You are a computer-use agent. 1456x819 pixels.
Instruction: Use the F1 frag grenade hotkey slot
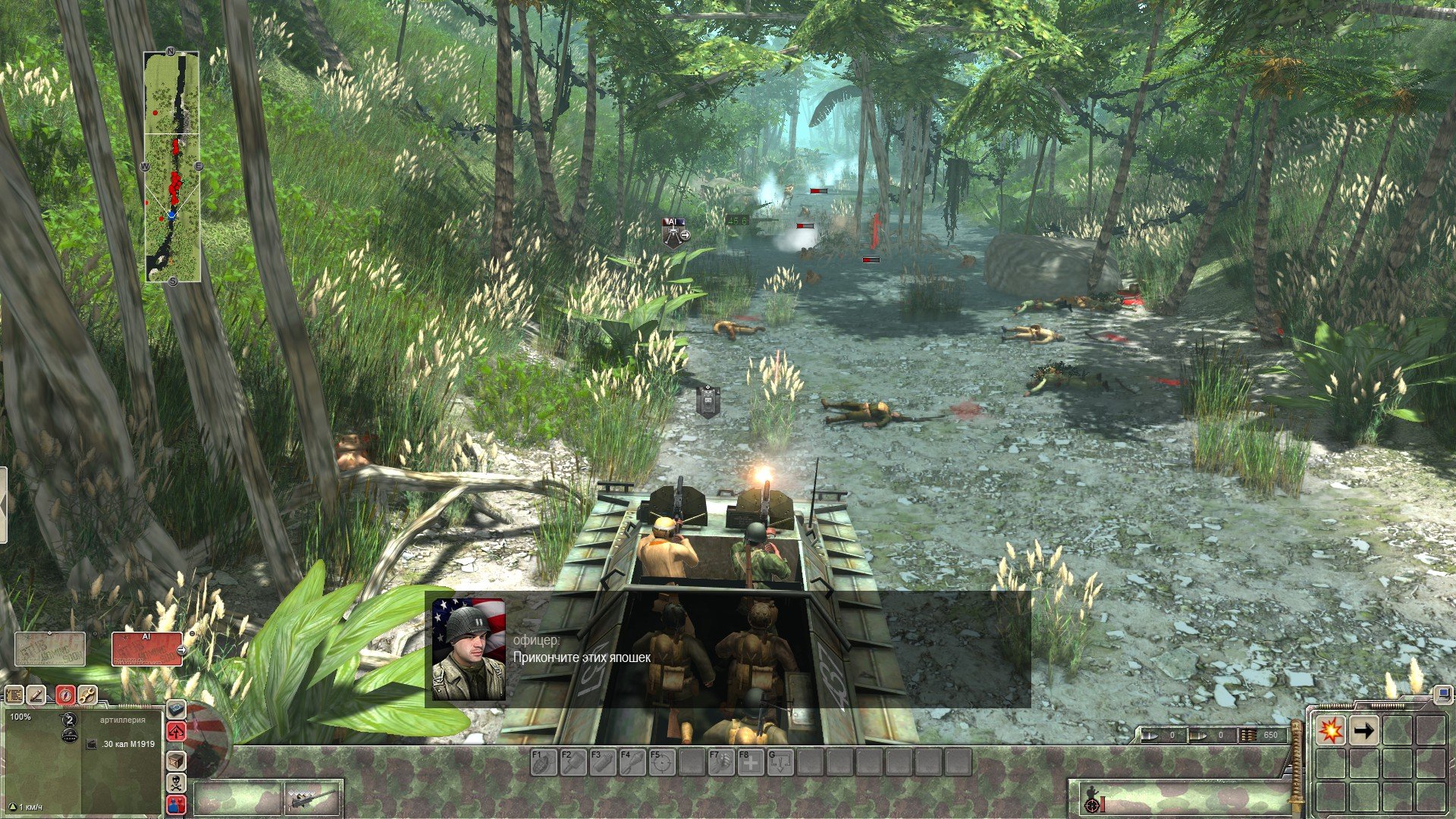click(542, 762)
